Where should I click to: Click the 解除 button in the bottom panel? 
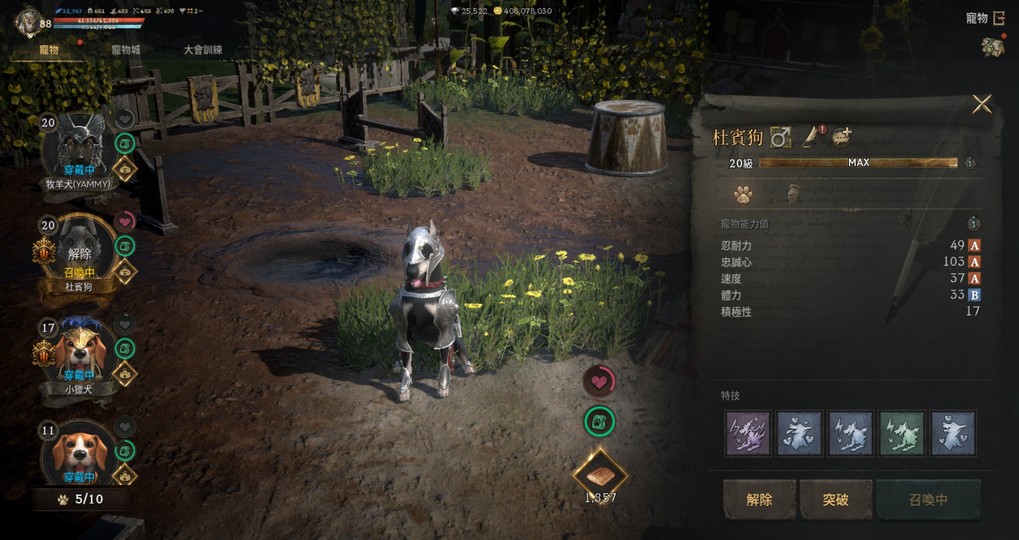760,499
